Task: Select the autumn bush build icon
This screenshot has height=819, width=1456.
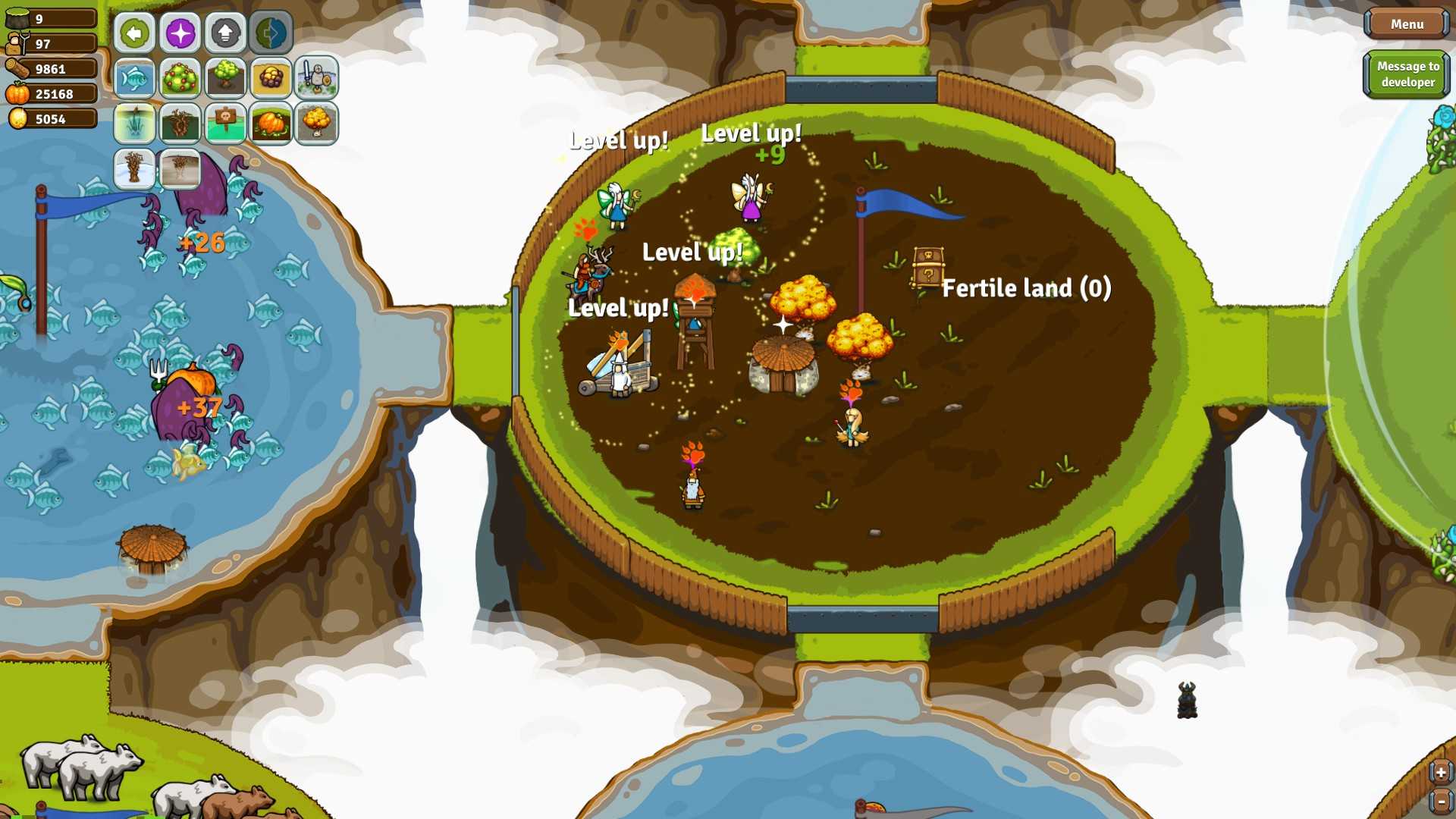Action: [x=317, y=124]
